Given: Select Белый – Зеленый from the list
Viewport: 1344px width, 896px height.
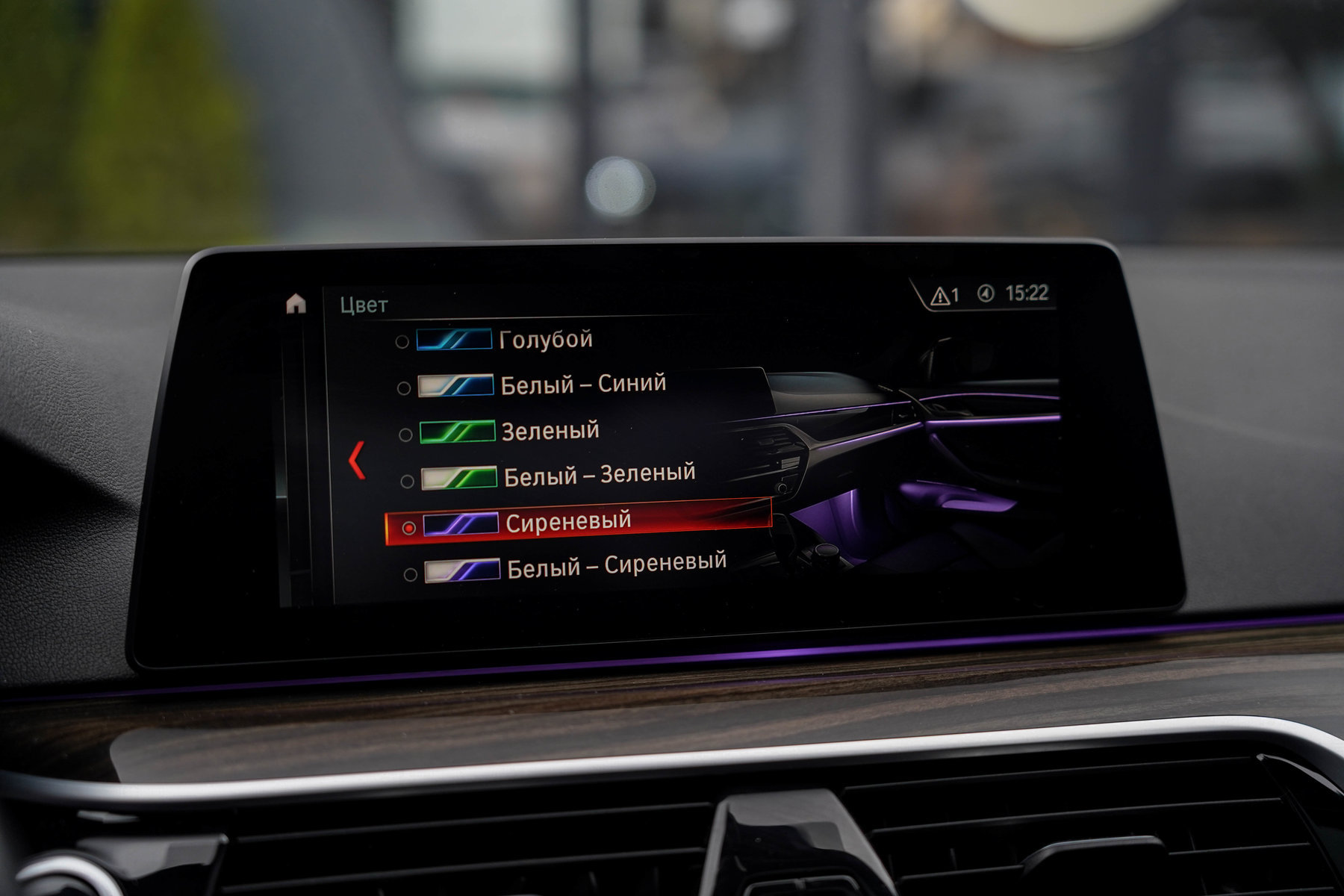Looking at the screenshot, I should (x=599, y=475).
